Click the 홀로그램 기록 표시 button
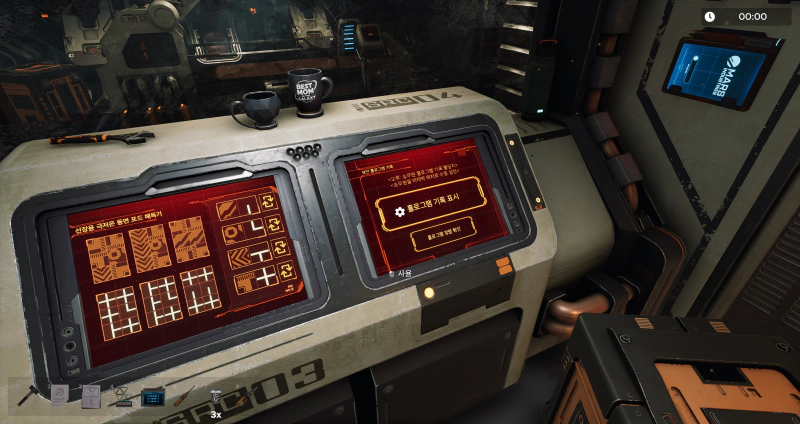The image size is (800, 424). [437, 212]
